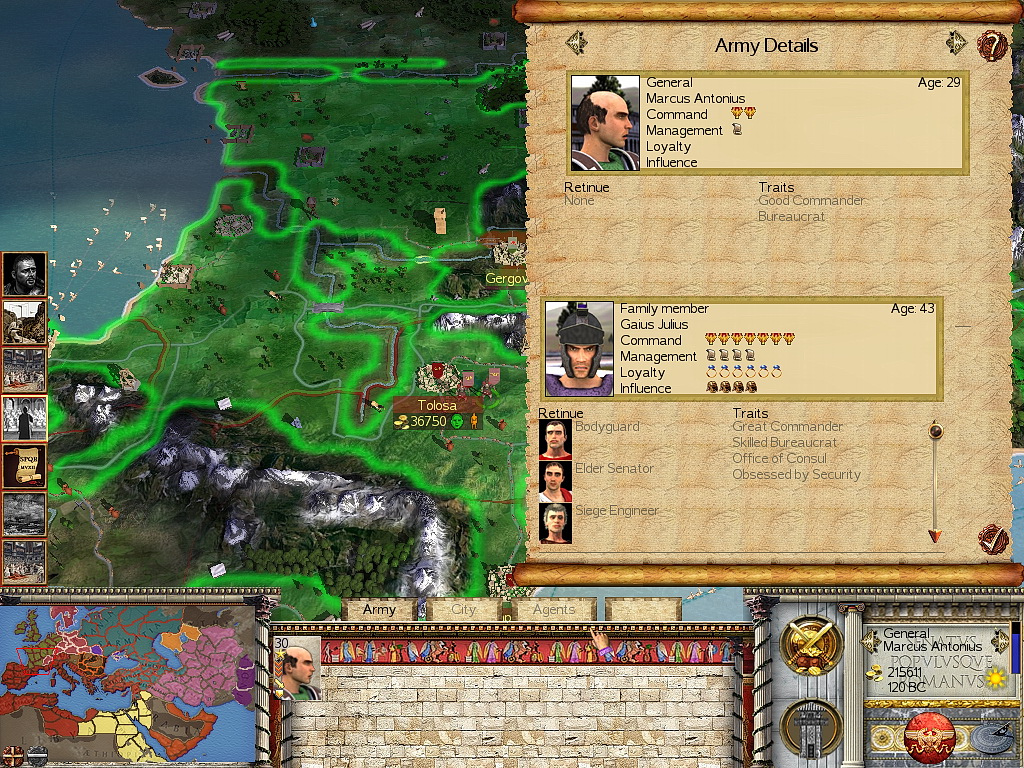Inspect the Bodyguard retinue member
The height and width of the screenshot is (768, 1024).
555,439
